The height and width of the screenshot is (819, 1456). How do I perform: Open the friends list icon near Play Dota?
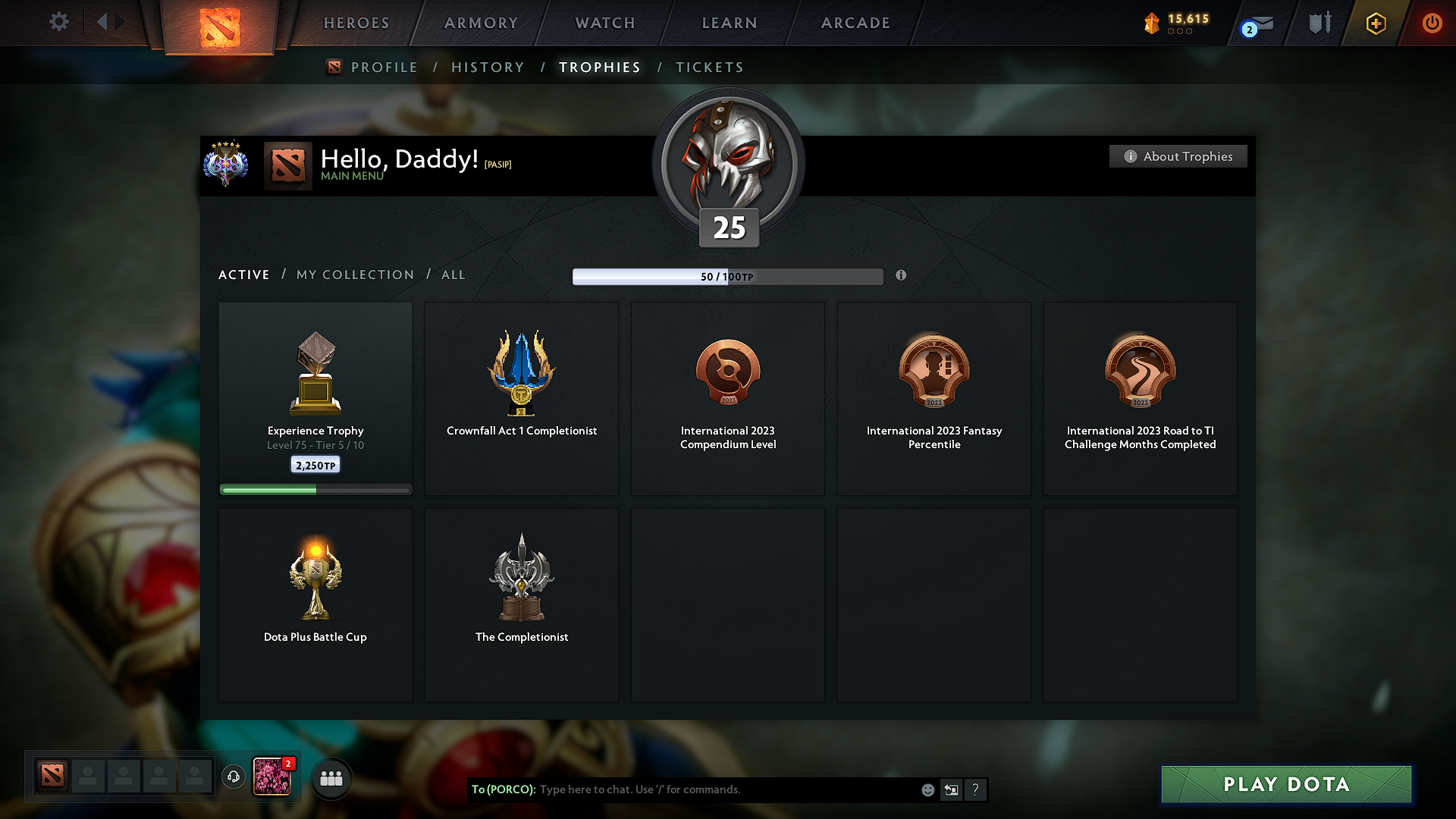331,777
